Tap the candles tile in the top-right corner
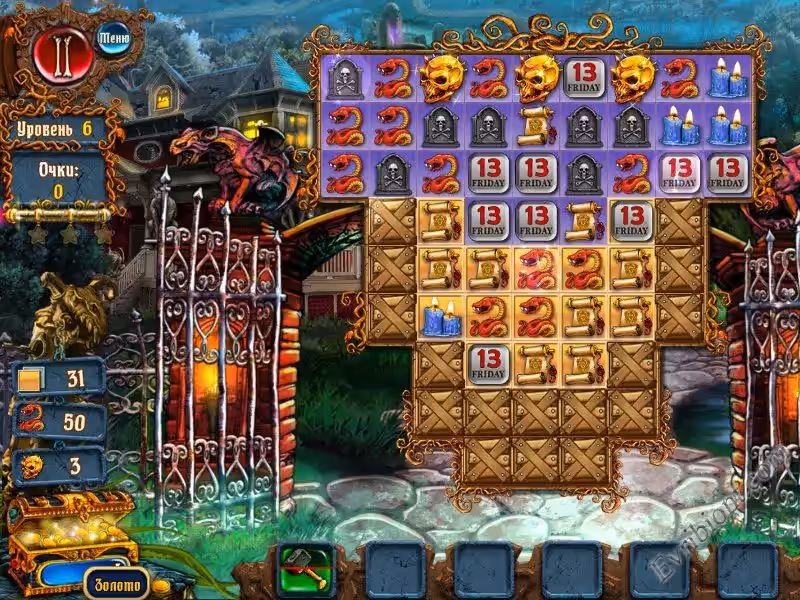Viewport: 800px width, 600px height. pyautogui.click(x=730, y=78)
